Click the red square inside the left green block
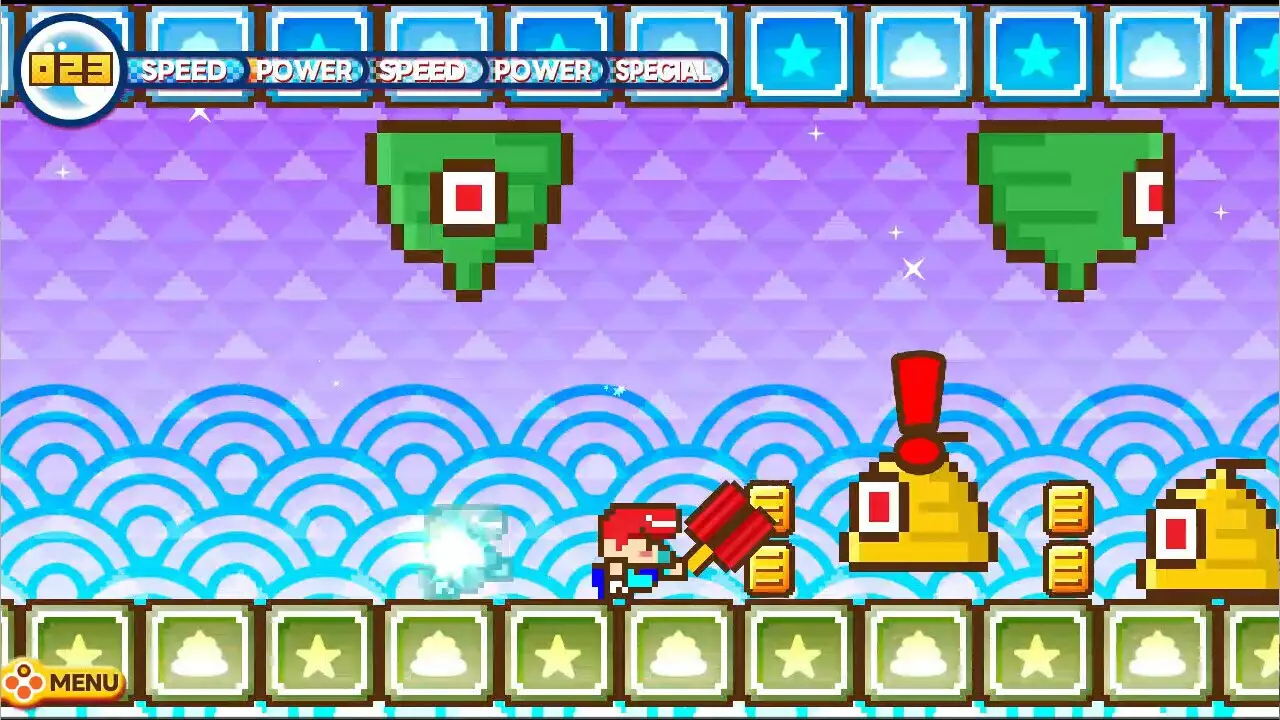Image resolution: width=1280 pixels, height=720 pixels. (468, 197)
